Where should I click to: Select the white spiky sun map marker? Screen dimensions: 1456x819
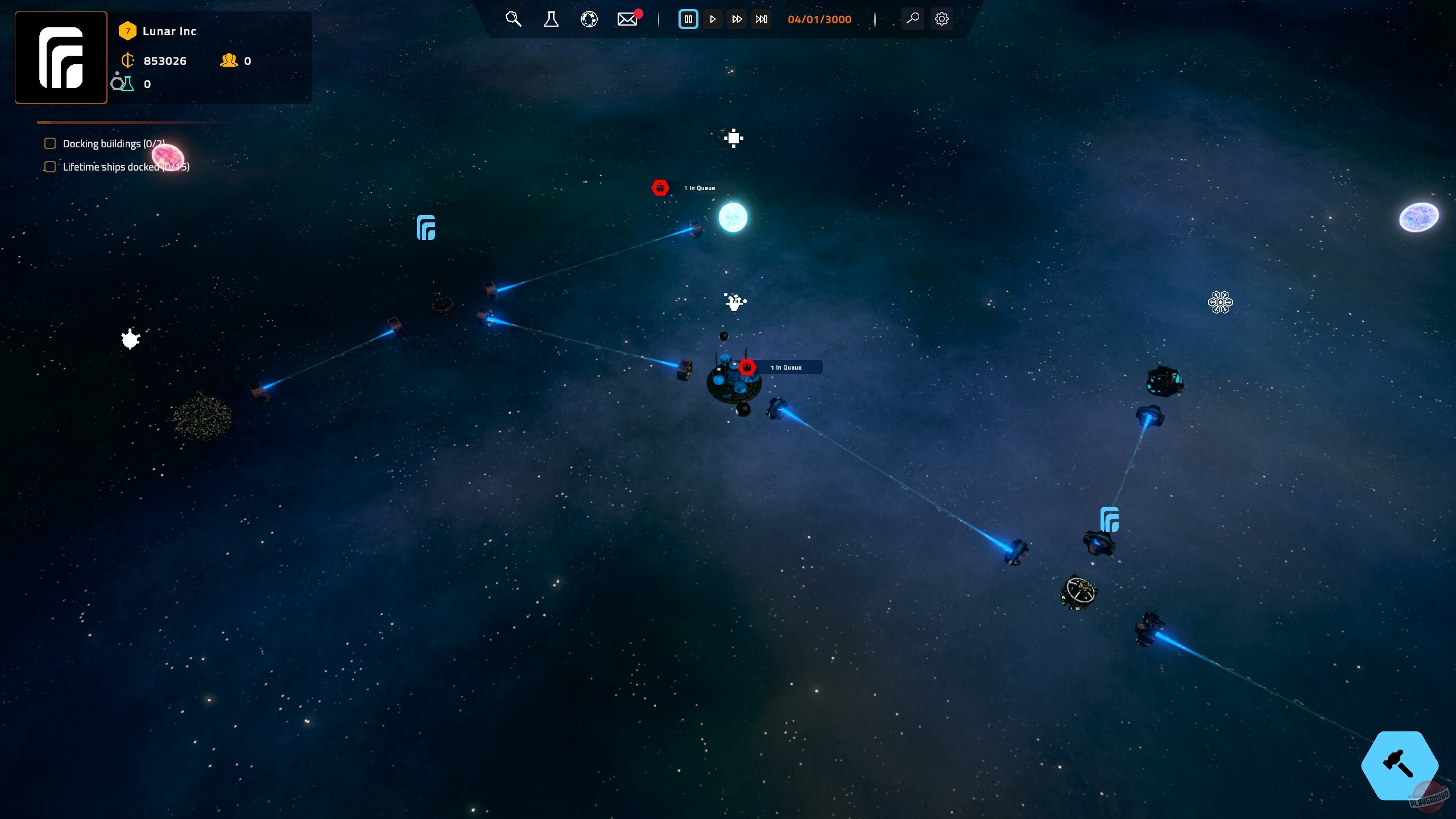click(x=130, y=340)
